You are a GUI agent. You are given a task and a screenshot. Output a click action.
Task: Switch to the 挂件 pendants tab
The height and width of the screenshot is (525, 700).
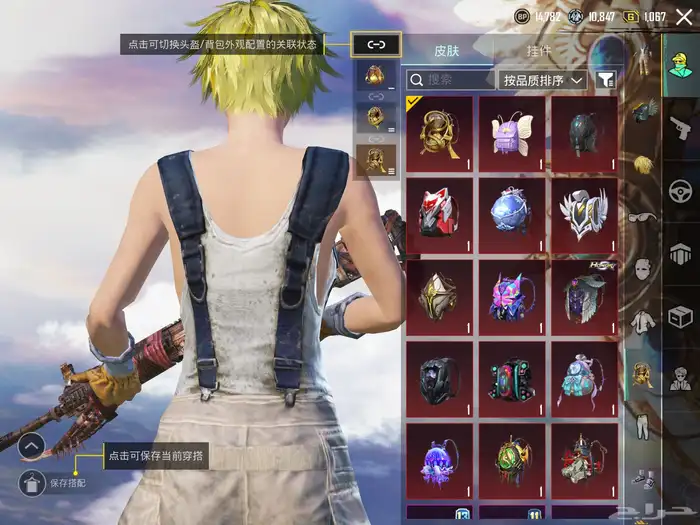click(539, 51)
